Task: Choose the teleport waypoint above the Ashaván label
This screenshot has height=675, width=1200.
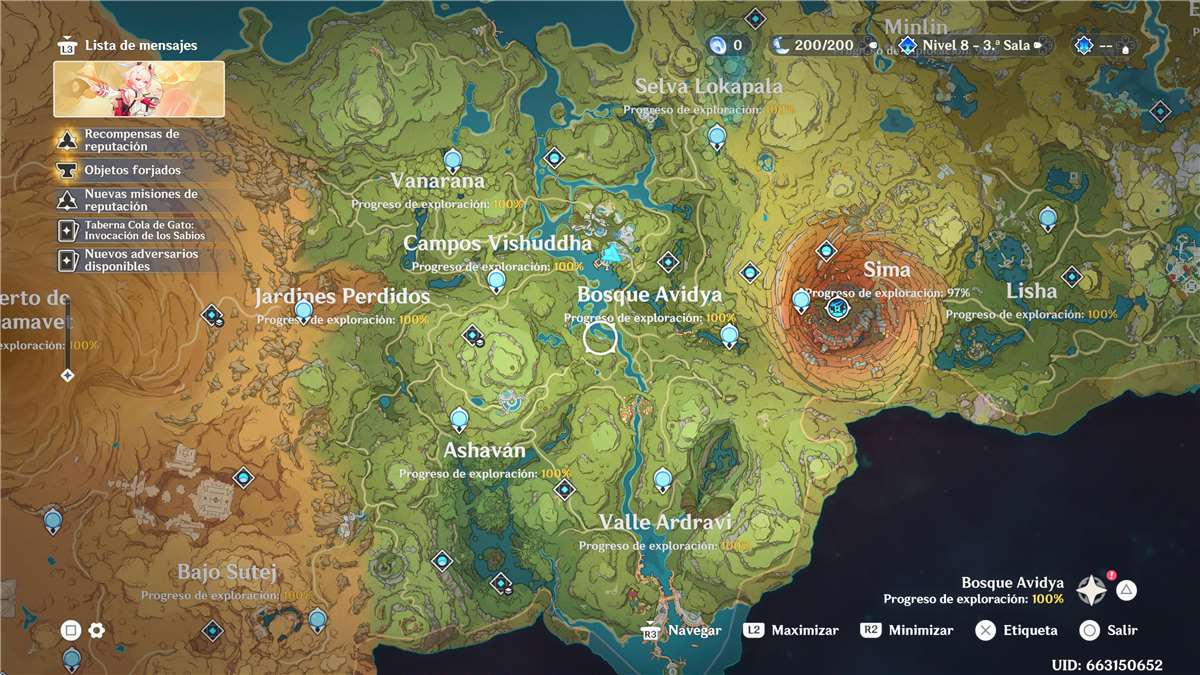Action: click(459, 418)
